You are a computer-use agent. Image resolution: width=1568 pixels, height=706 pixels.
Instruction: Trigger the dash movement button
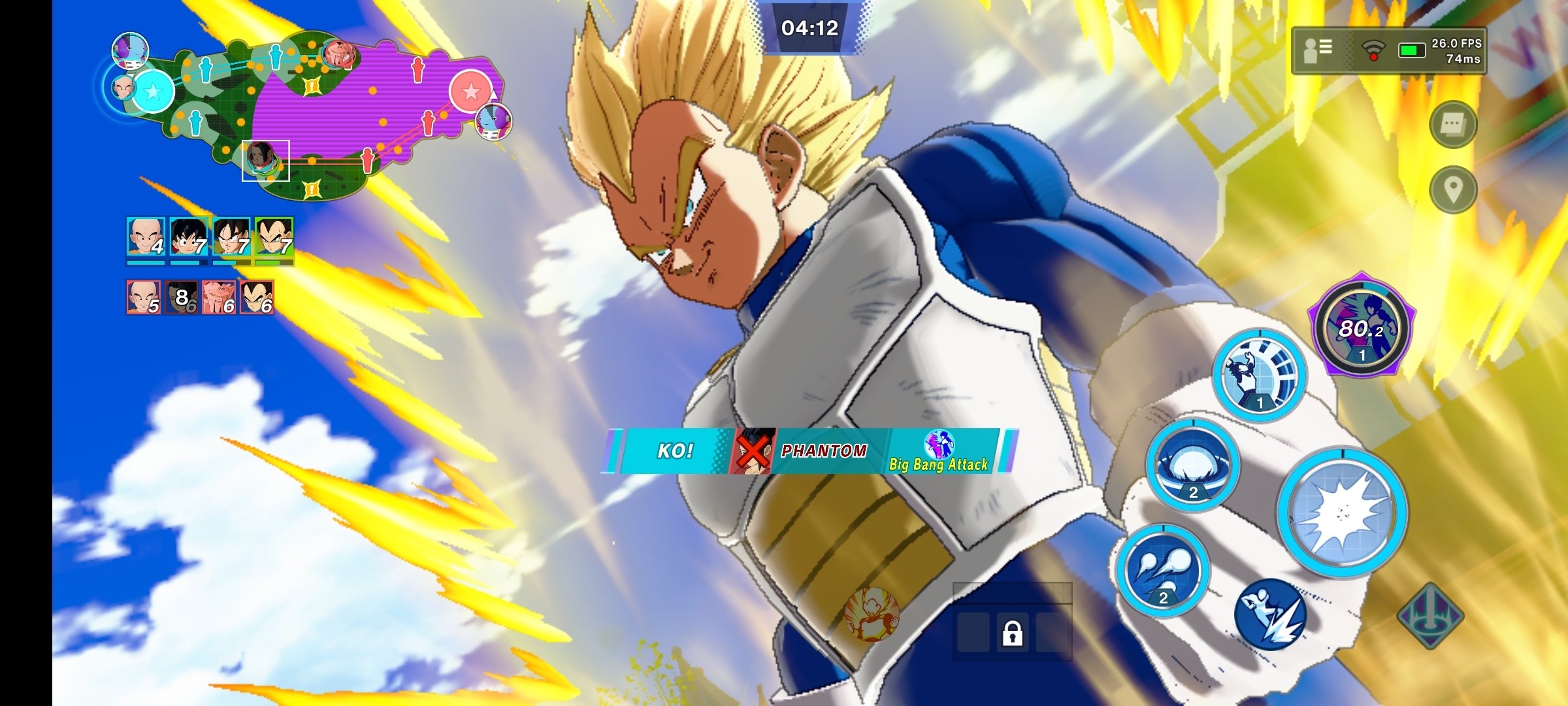[x=1269, y=613]
